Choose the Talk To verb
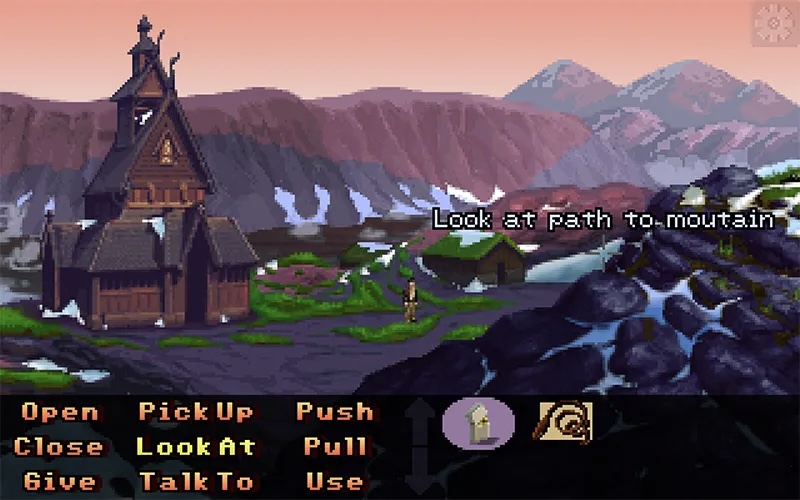The width and height of the screenshot is (800, 500). [196, 482]
